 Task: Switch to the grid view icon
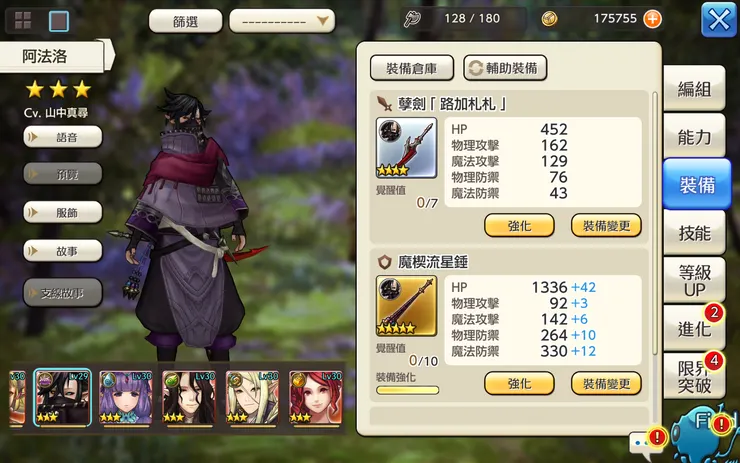(23, 20)
